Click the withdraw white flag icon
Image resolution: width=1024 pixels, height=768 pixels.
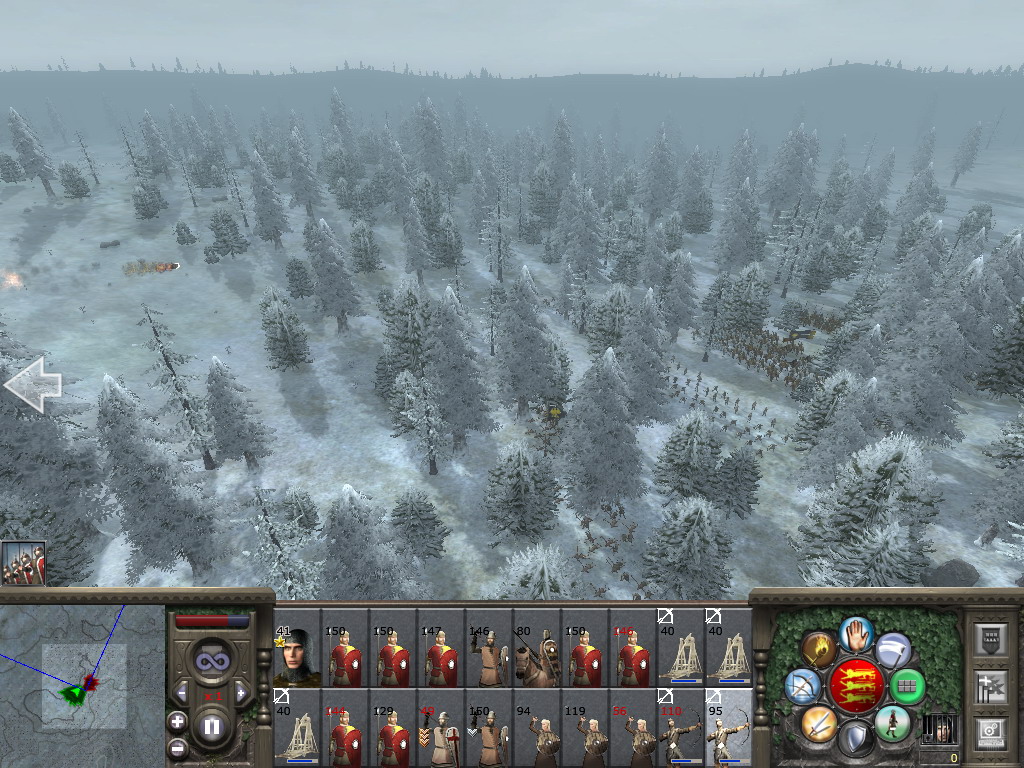tap(893, 650)
